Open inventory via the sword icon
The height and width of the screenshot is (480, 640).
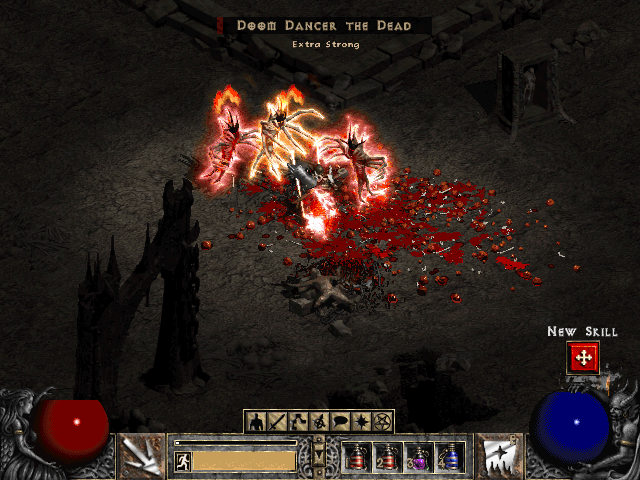pos(276,422)
